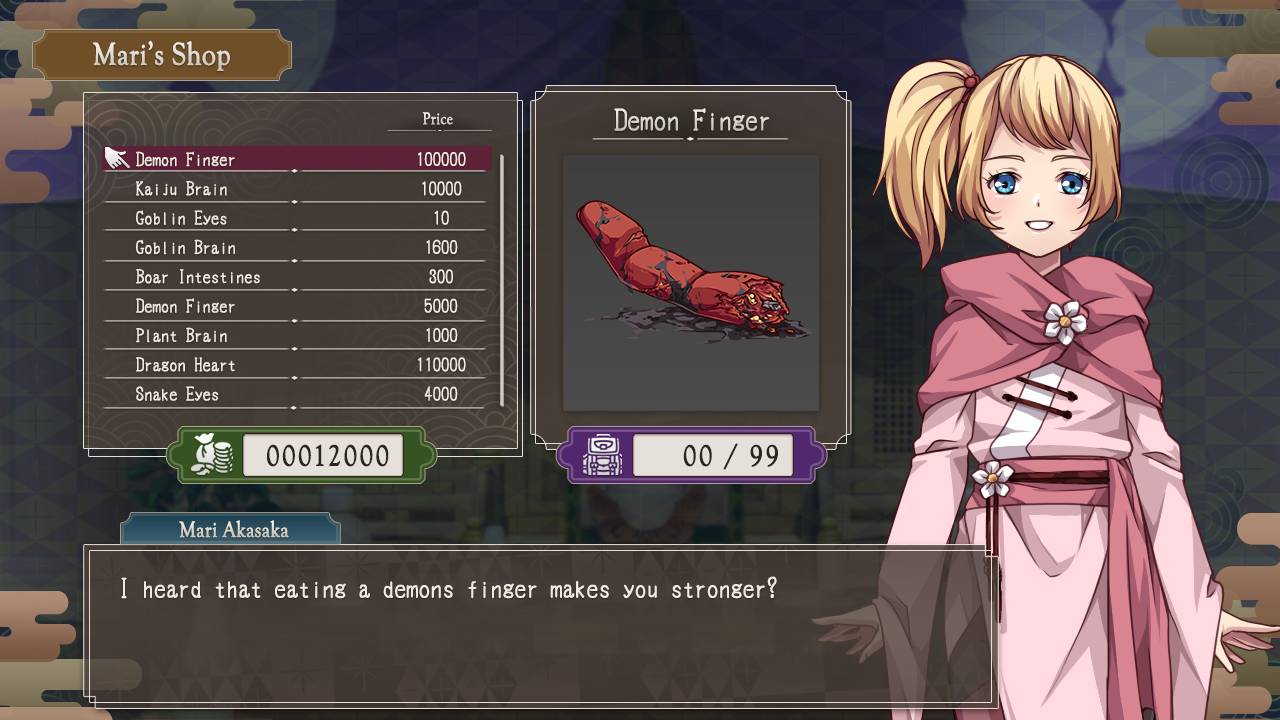1280x720 pixels.
Task: Choose the Demon Finger priced at 5000
Action: (298, 306)
